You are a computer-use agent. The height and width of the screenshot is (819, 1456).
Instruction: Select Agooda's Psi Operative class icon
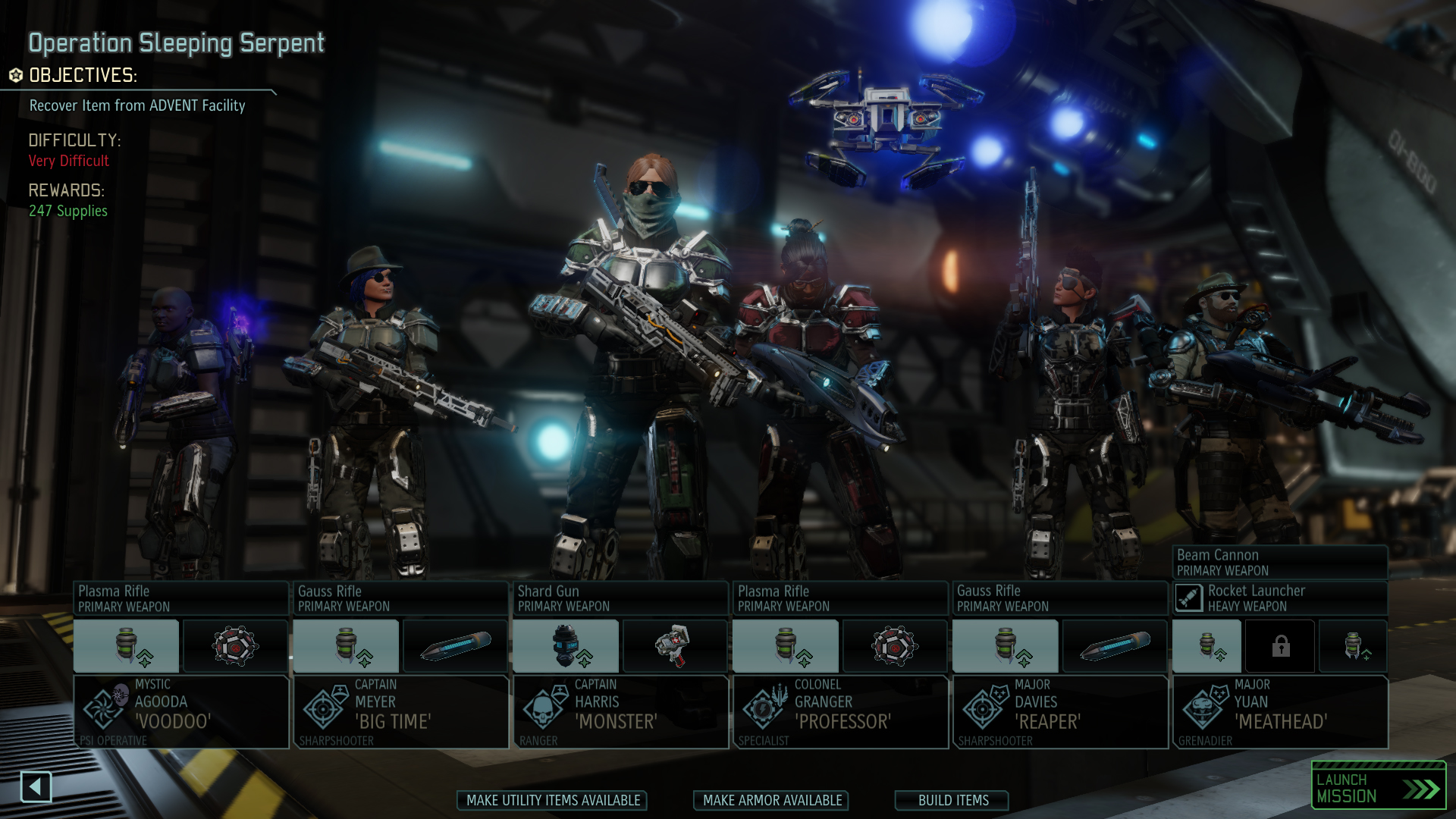(x=104, y=711)
